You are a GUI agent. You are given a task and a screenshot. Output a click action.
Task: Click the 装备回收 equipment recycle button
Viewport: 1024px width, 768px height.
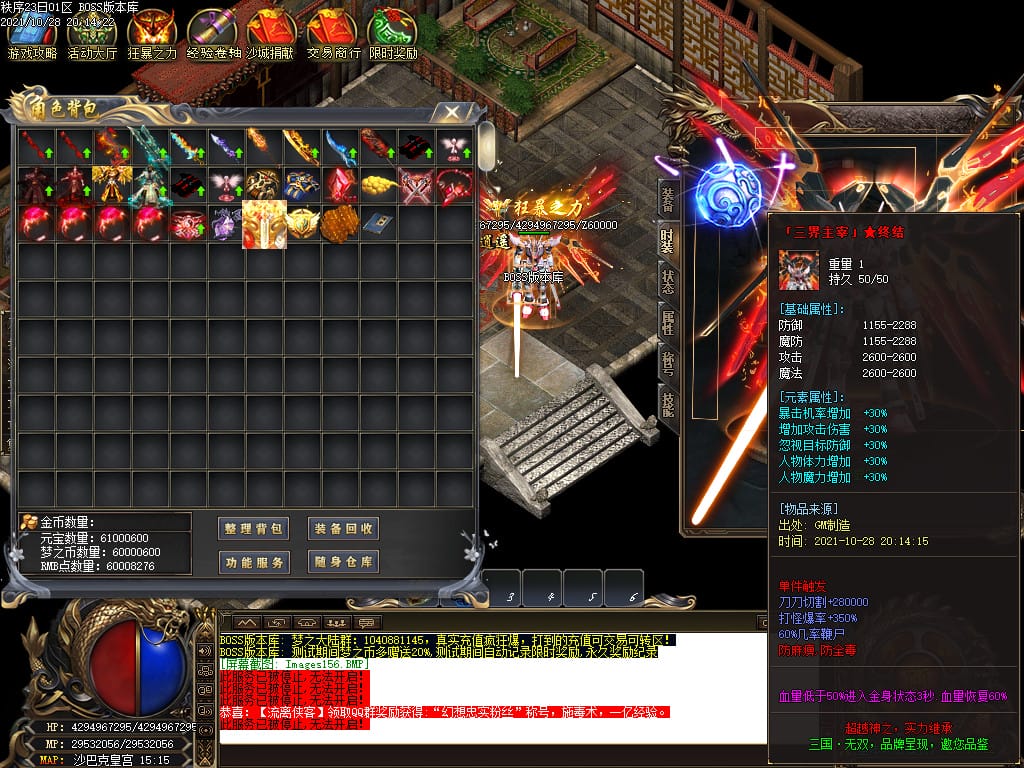pyautogui.click(x=343, y=528)
